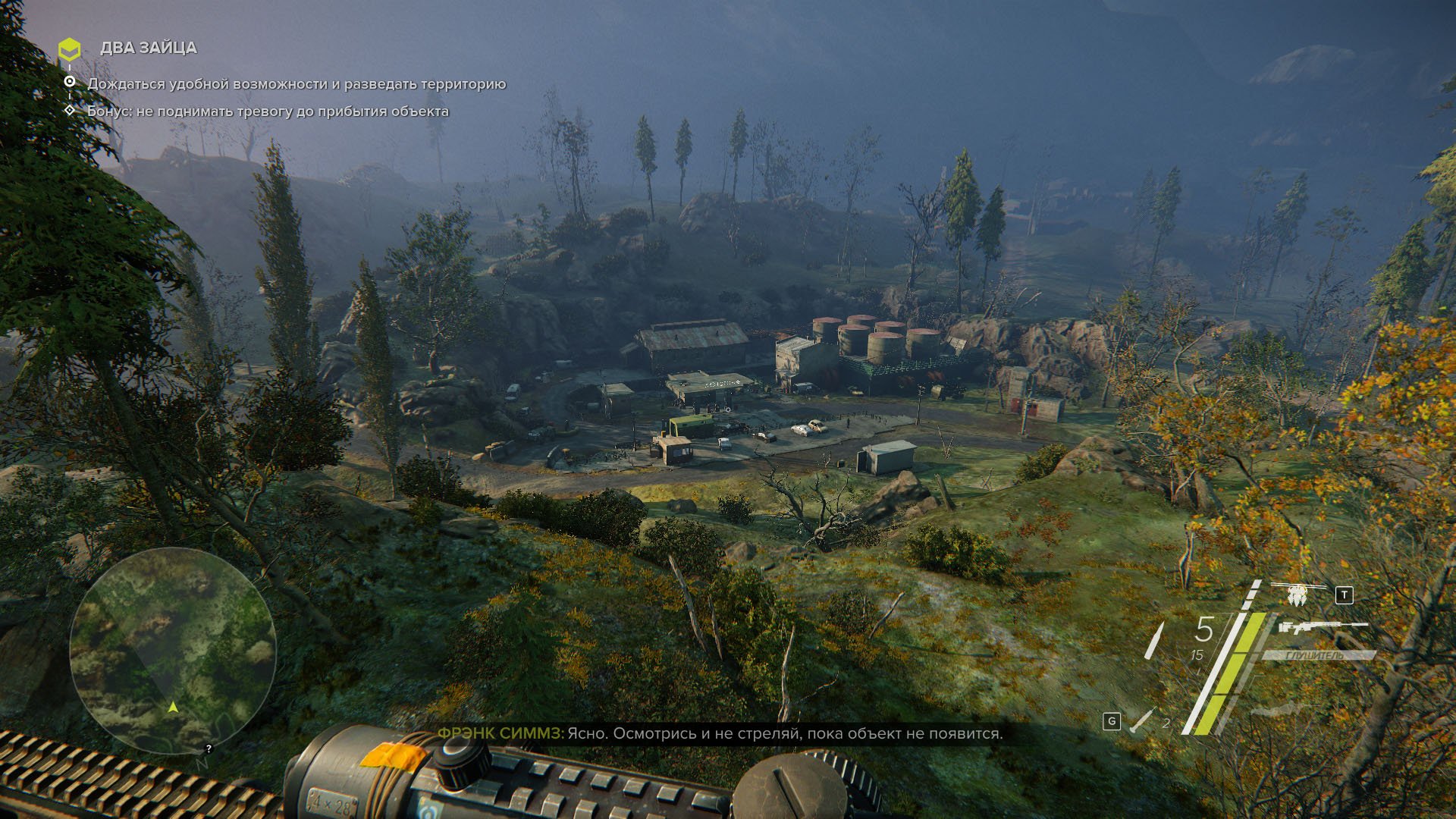1456x819 pixels.
Task: Open the circular minimap
Action: pos(173,650)
